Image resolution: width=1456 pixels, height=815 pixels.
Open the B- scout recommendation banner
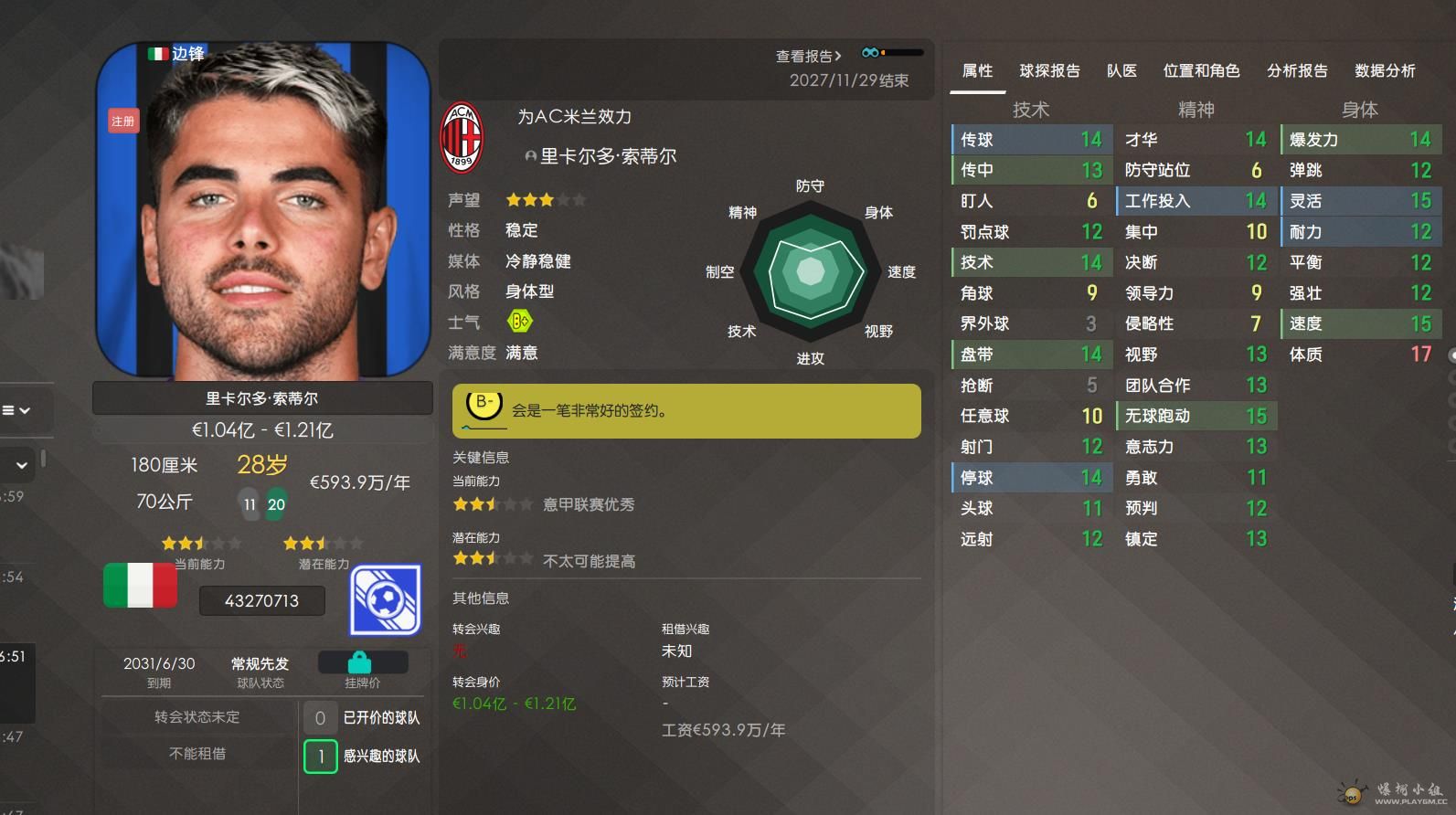[x=685, y=410]
